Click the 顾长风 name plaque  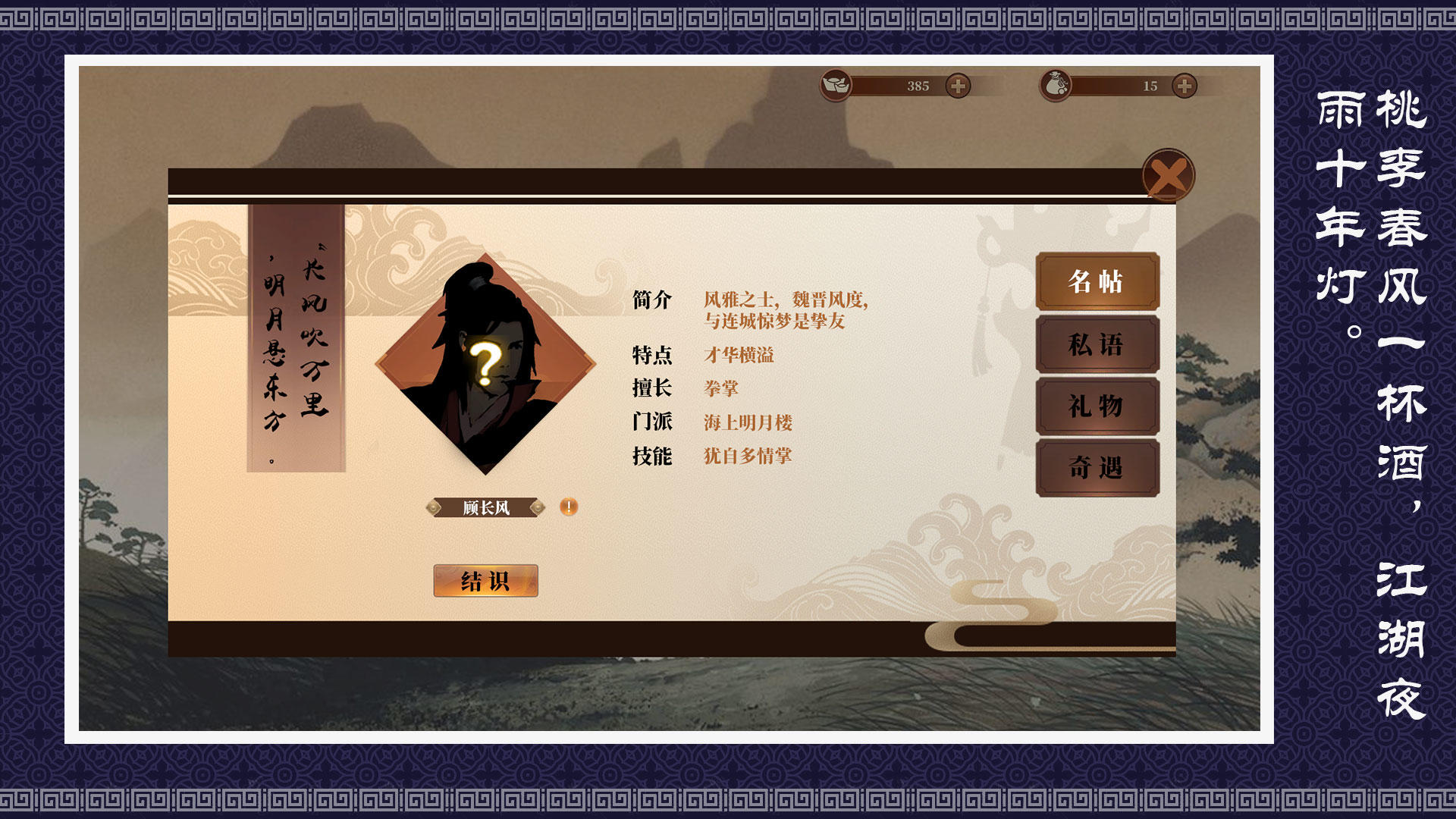(x=485, y=507)
